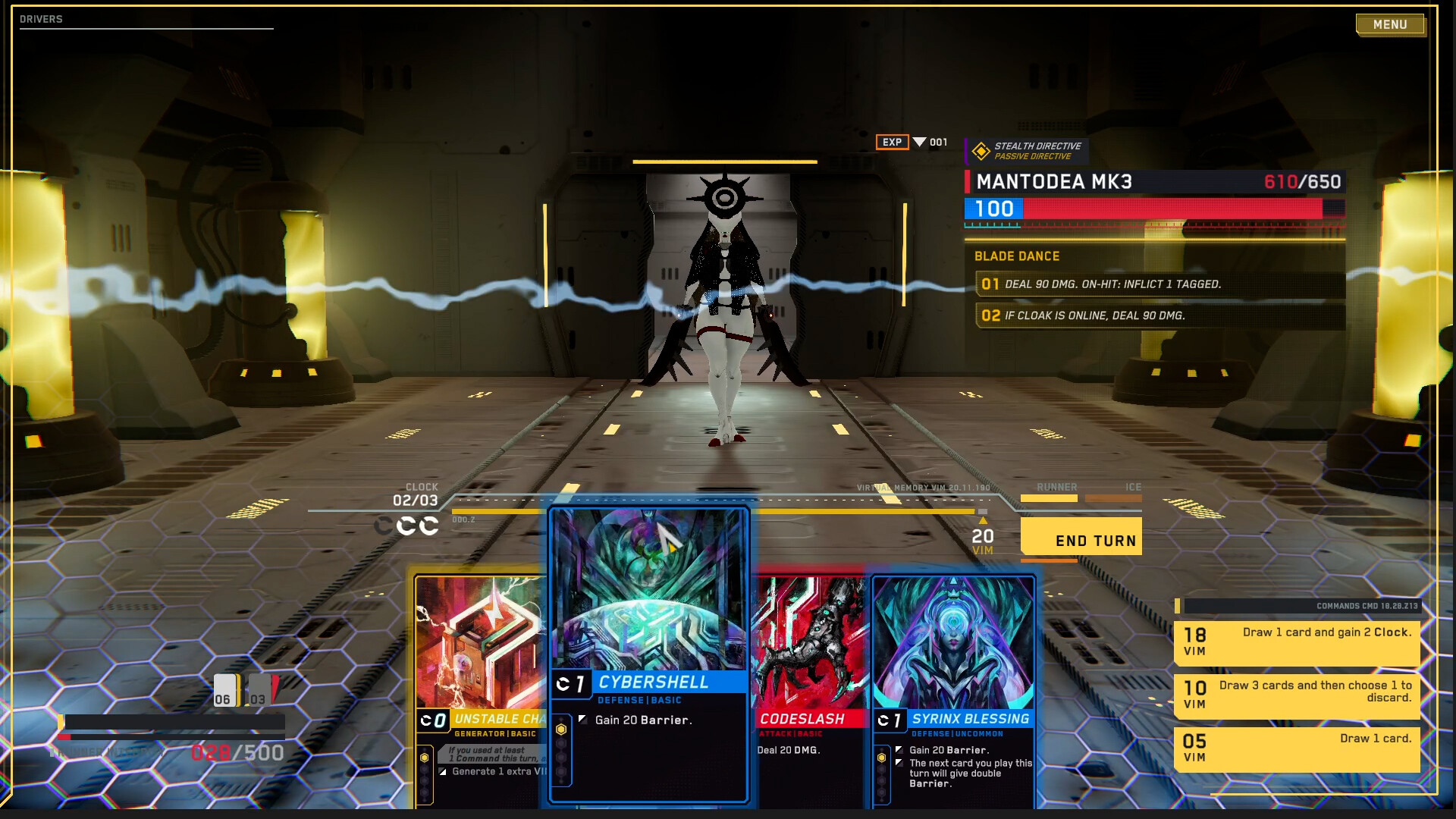This screenshot has width=1456, height=819.
Task: Use the 05 VIM draw 1 card command
Action: pyautogui.click(x=1297, y=748)
